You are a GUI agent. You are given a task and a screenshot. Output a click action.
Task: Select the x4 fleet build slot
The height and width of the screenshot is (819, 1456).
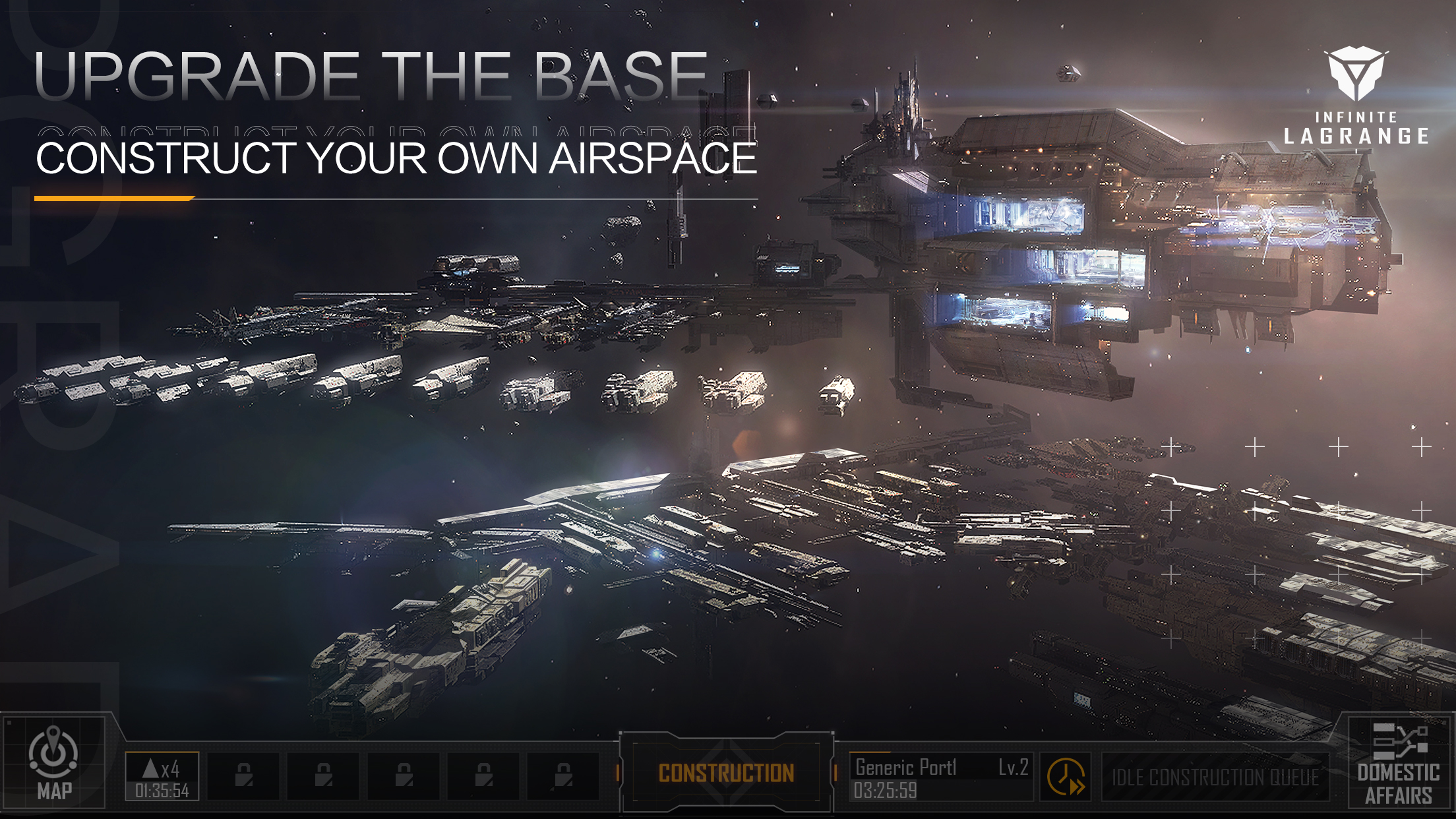coord(162,777)
